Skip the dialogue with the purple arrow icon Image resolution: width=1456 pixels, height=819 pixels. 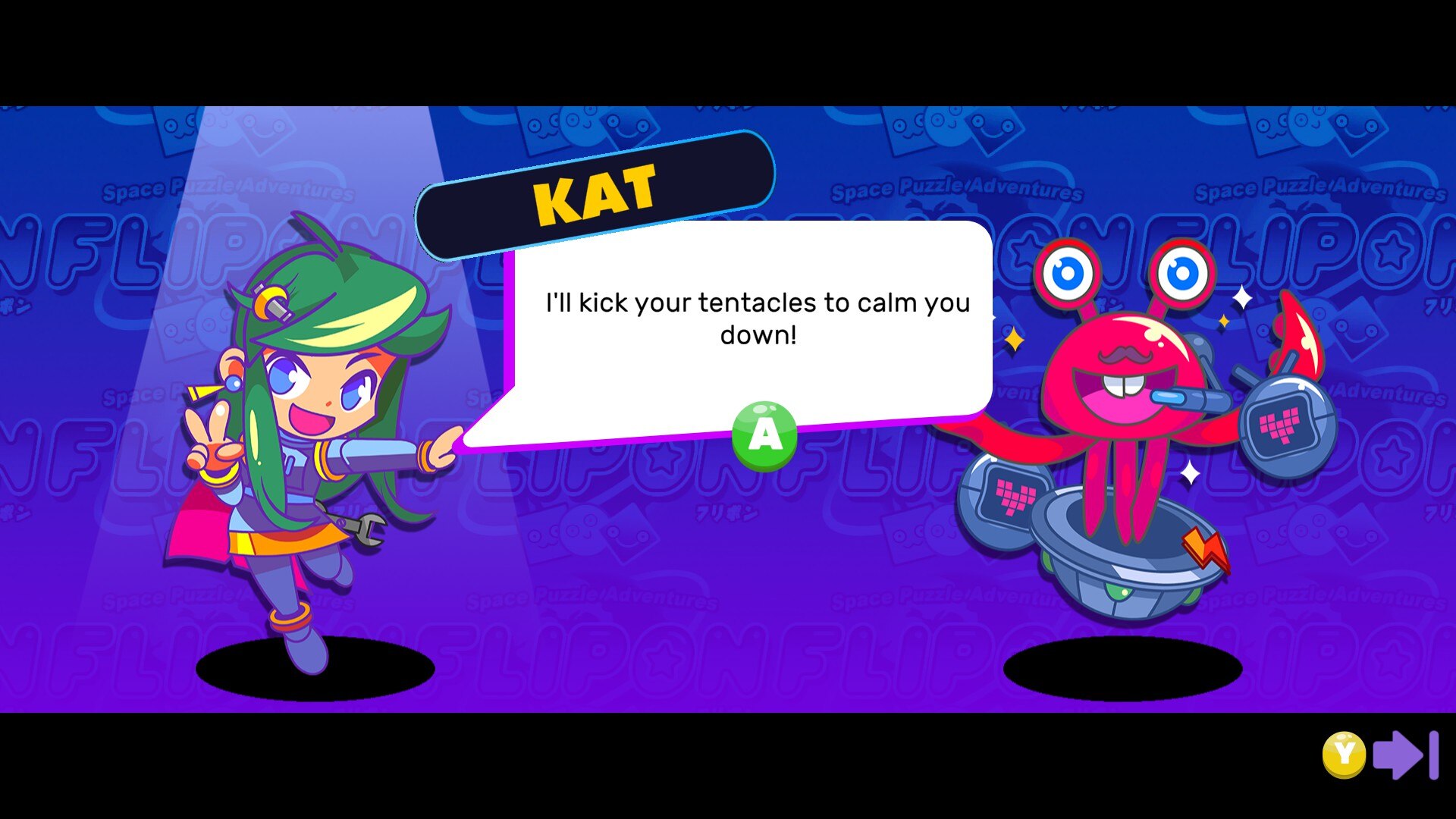click(x=1405, y=755)
